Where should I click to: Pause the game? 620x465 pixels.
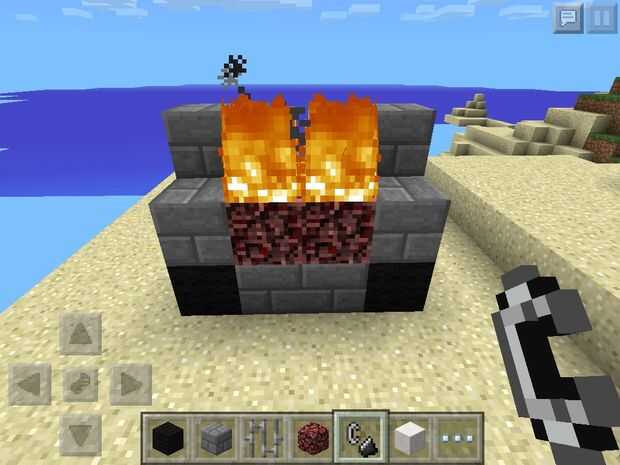click(599, 18)
